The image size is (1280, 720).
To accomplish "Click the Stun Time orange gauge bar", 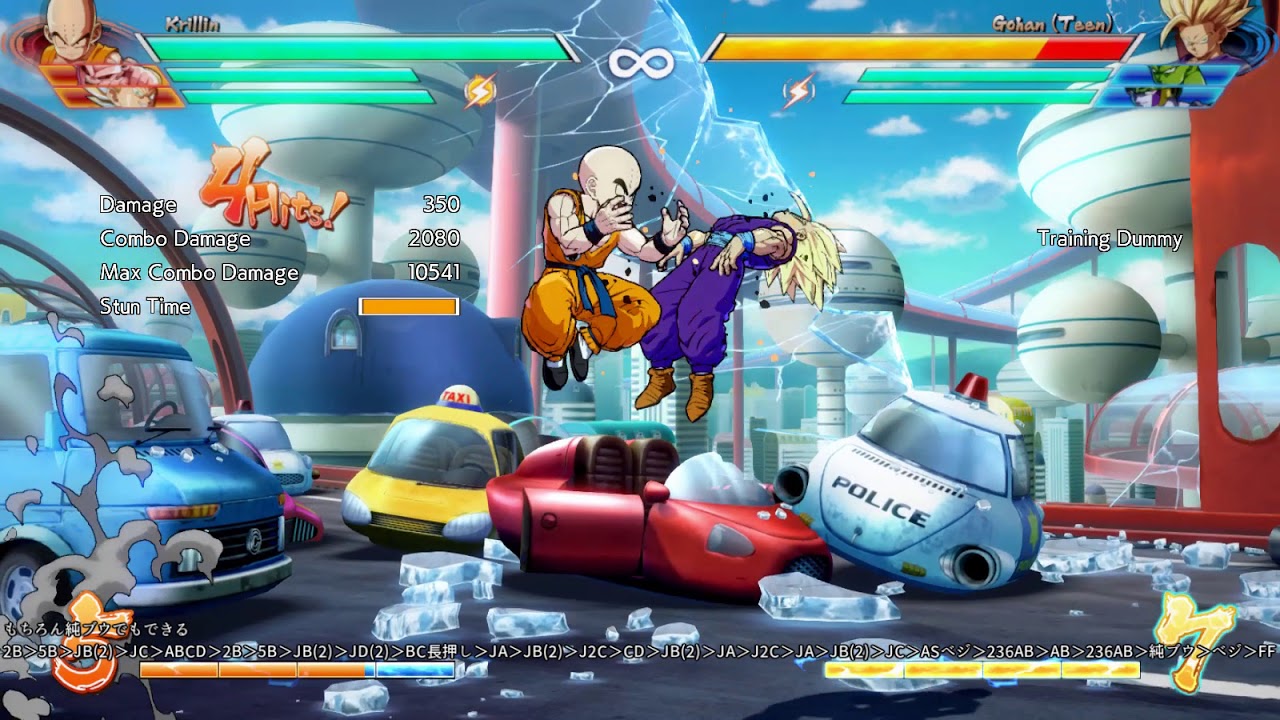I will pyautogui.click(x=410, y=307).
